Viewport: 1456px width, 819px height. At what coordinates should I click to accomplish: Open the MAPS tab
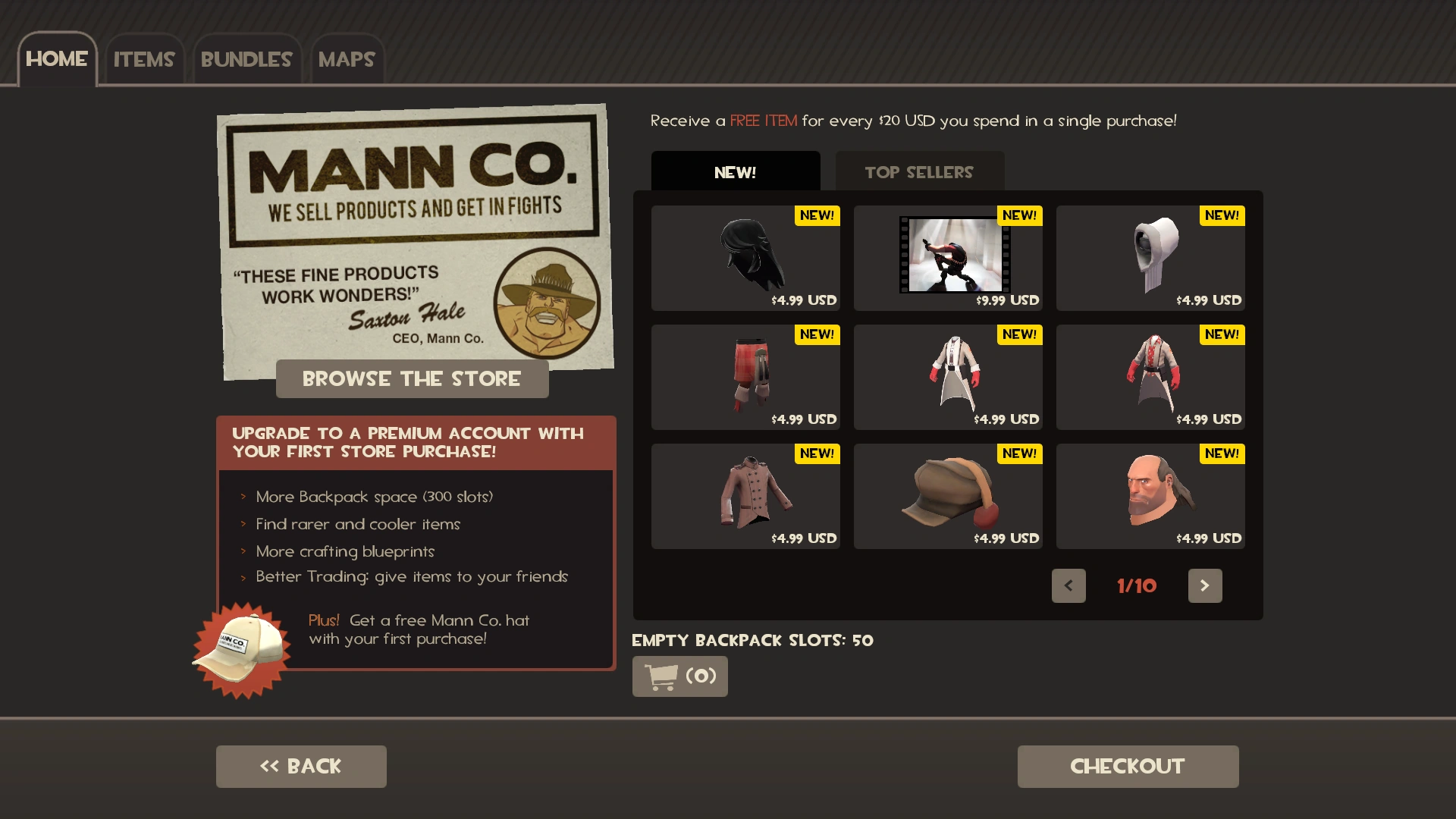[x=347, y=59]
